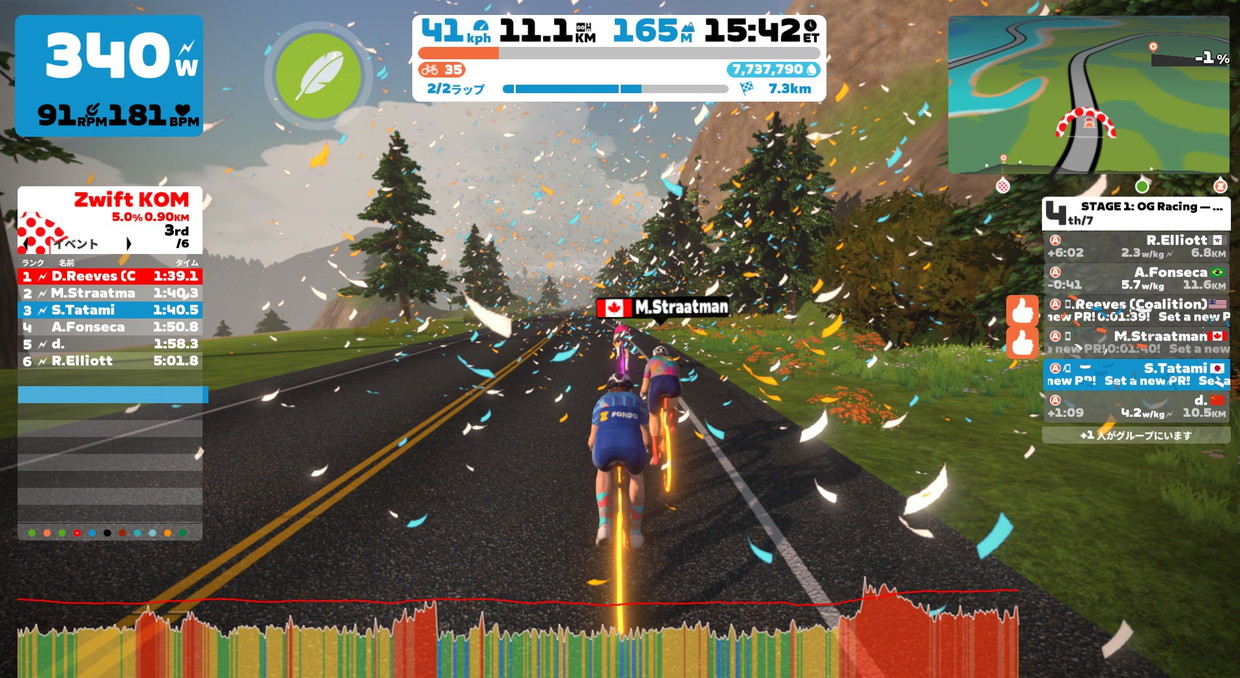Choose R.Elliott's sixth-place KOM leaderboard entry
The height and width of the screenshot is (678, 1240).
tap(110, 360)
